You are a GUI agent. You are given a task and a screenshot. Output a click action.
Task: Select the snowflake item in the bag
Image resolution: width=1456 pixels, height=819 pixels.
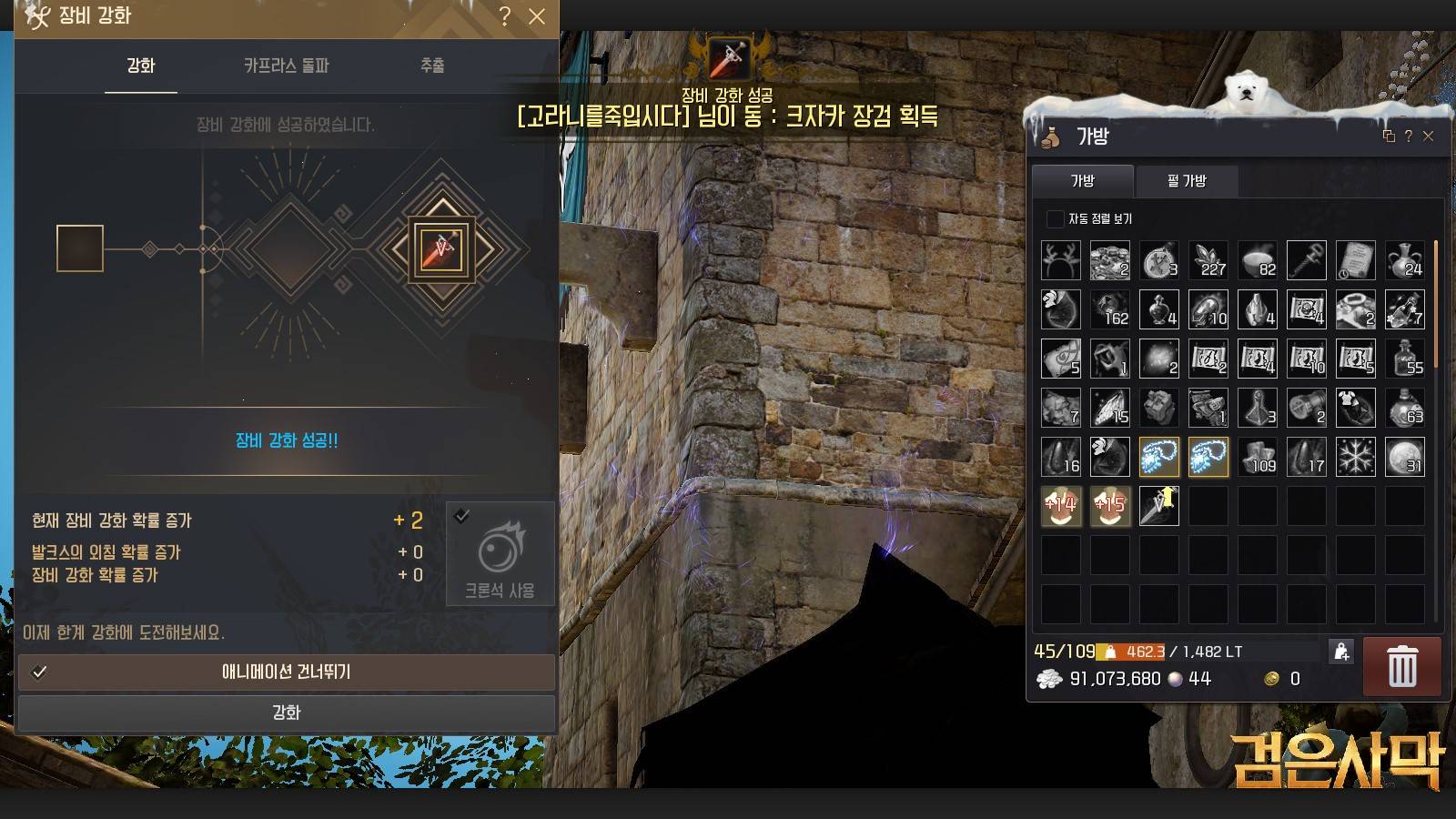(x=1356, y=457)
